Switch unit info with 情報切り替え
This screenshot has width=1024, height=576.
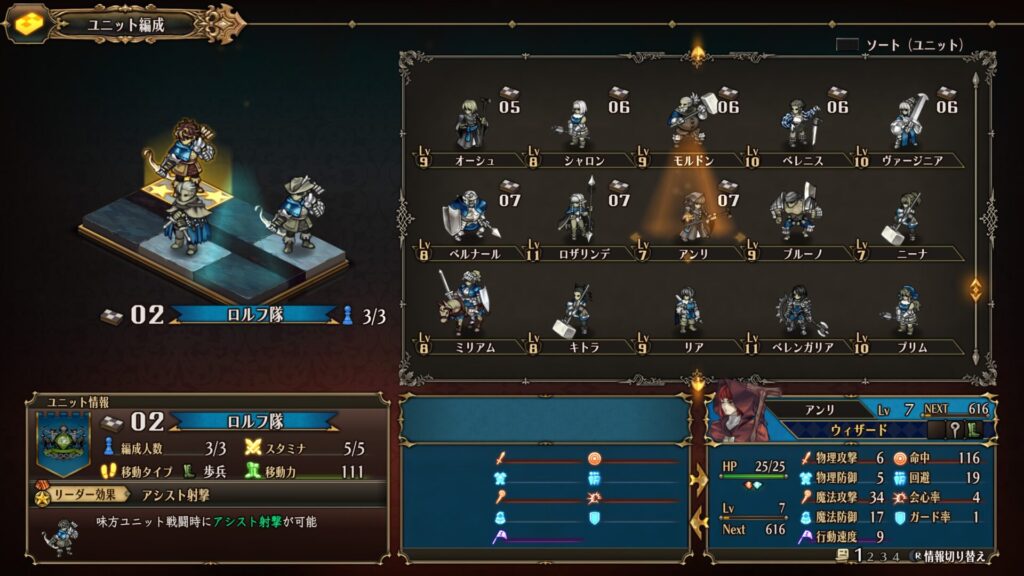pos(952,556)
